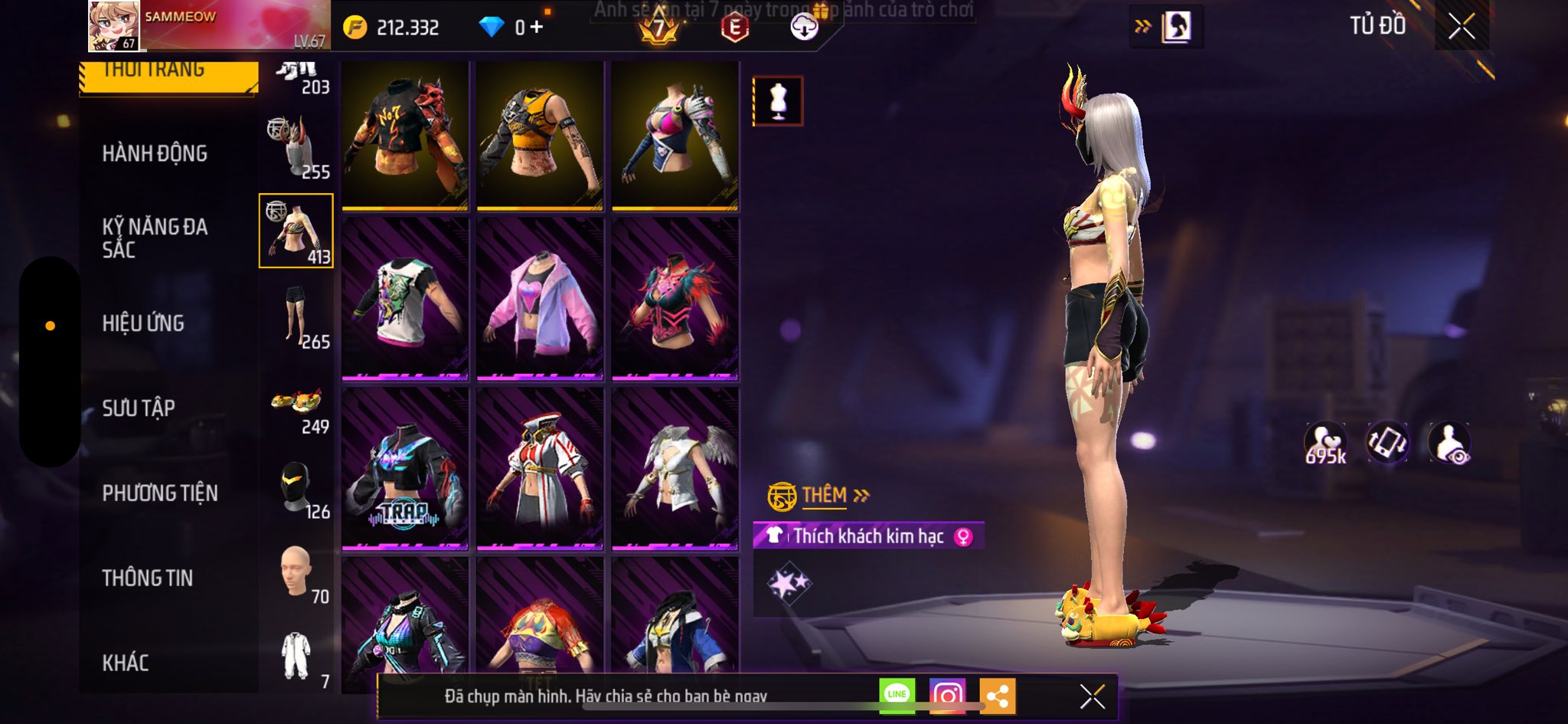The width and height of the screenshot is (1568, 724).
Task: Add diamonds with the plus button
Action: tap(537, 28)
